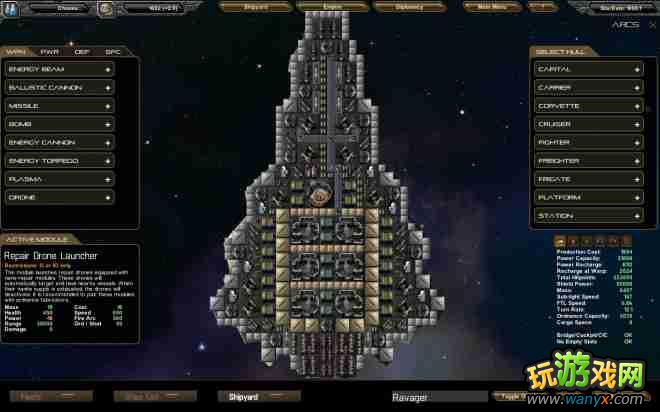Select the Bomb weapon category
The width and height of the screenshot is (660, 412).
point(59,124)
